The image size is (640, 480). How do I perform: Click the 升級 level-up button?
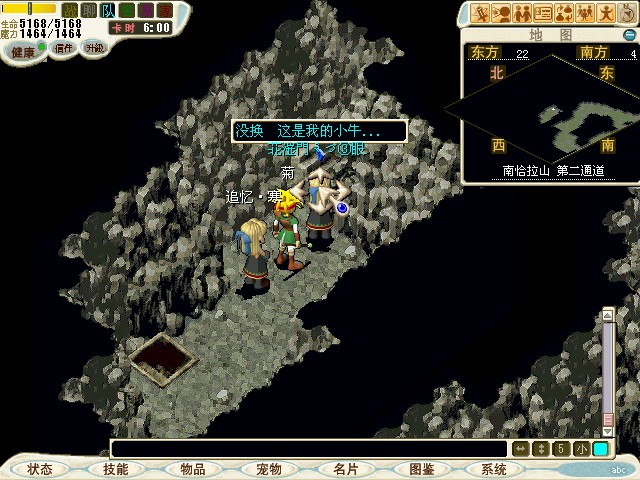coord(94,47)
